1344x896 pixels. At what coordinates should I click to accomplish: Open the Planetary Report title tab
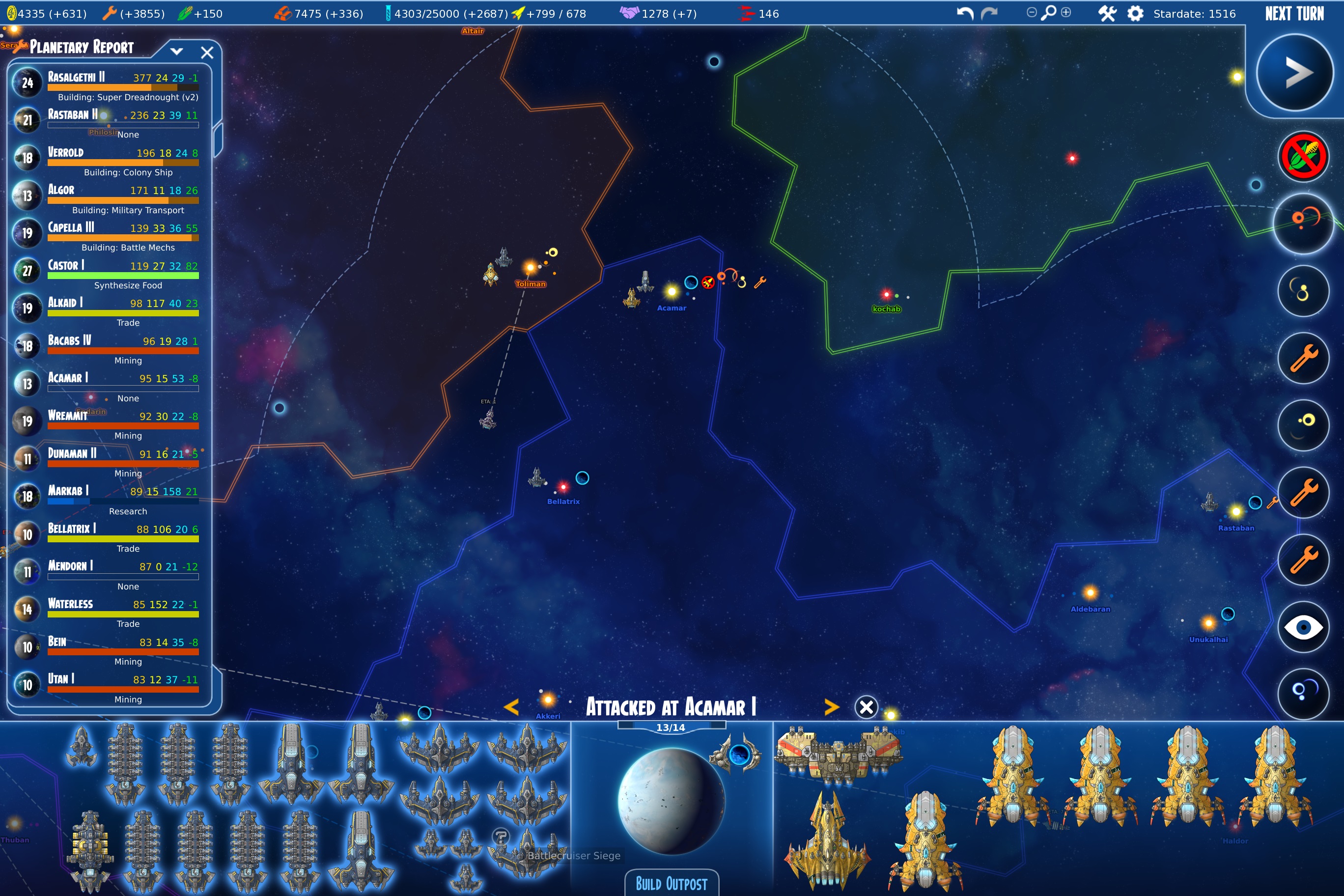point(80,47)
